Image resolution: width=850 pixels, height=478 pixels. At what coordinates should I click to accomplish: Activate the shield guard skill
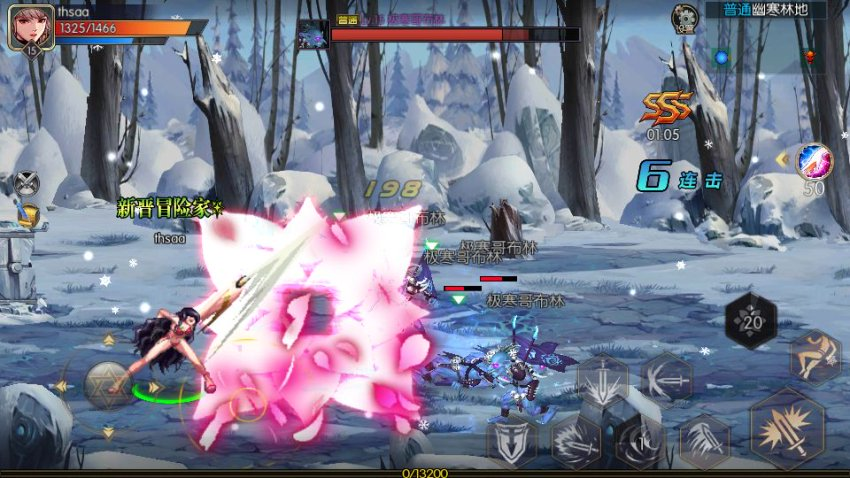512,441
